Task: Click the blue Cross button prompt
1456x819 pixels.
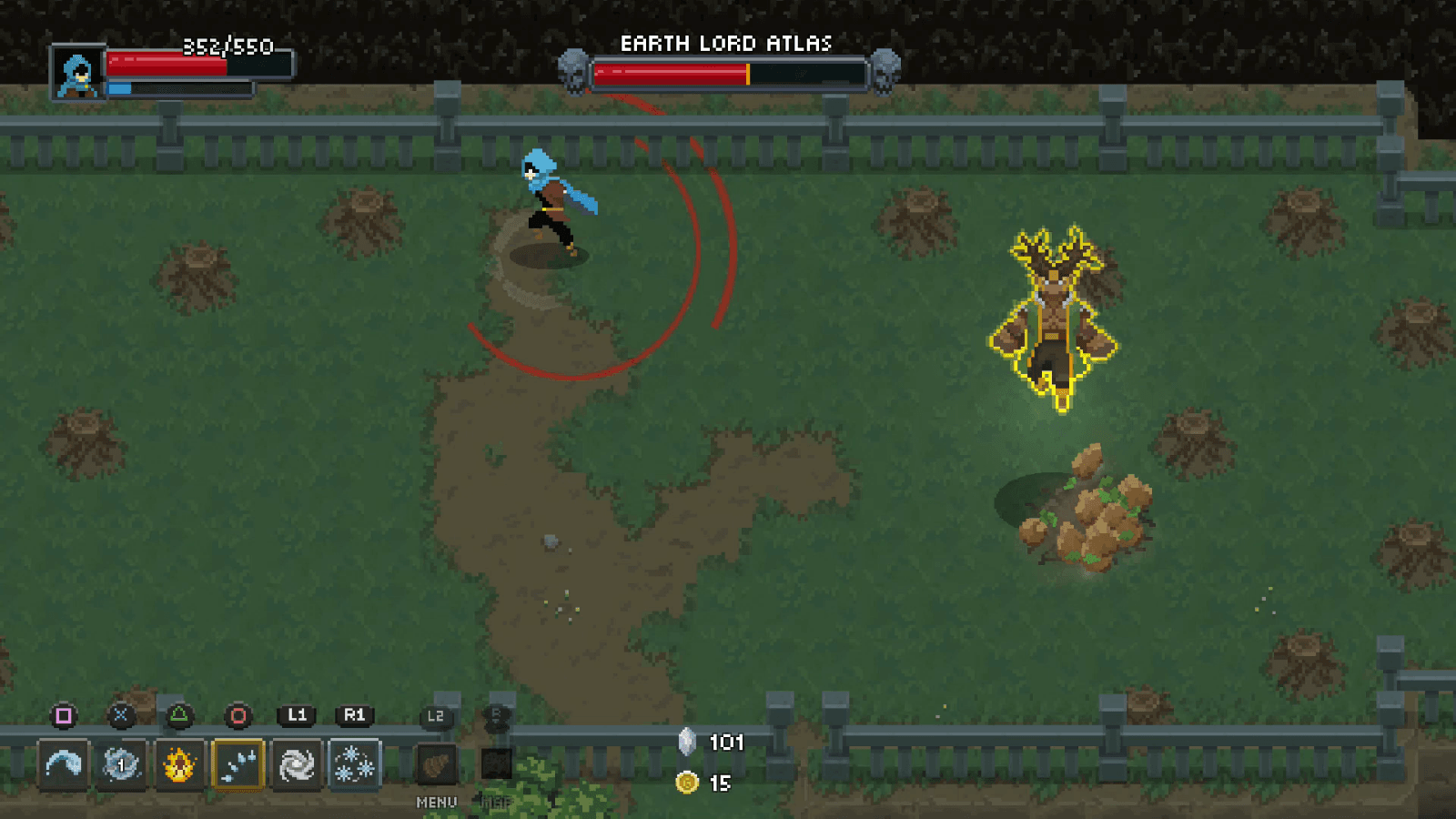Action: point(121,713)
